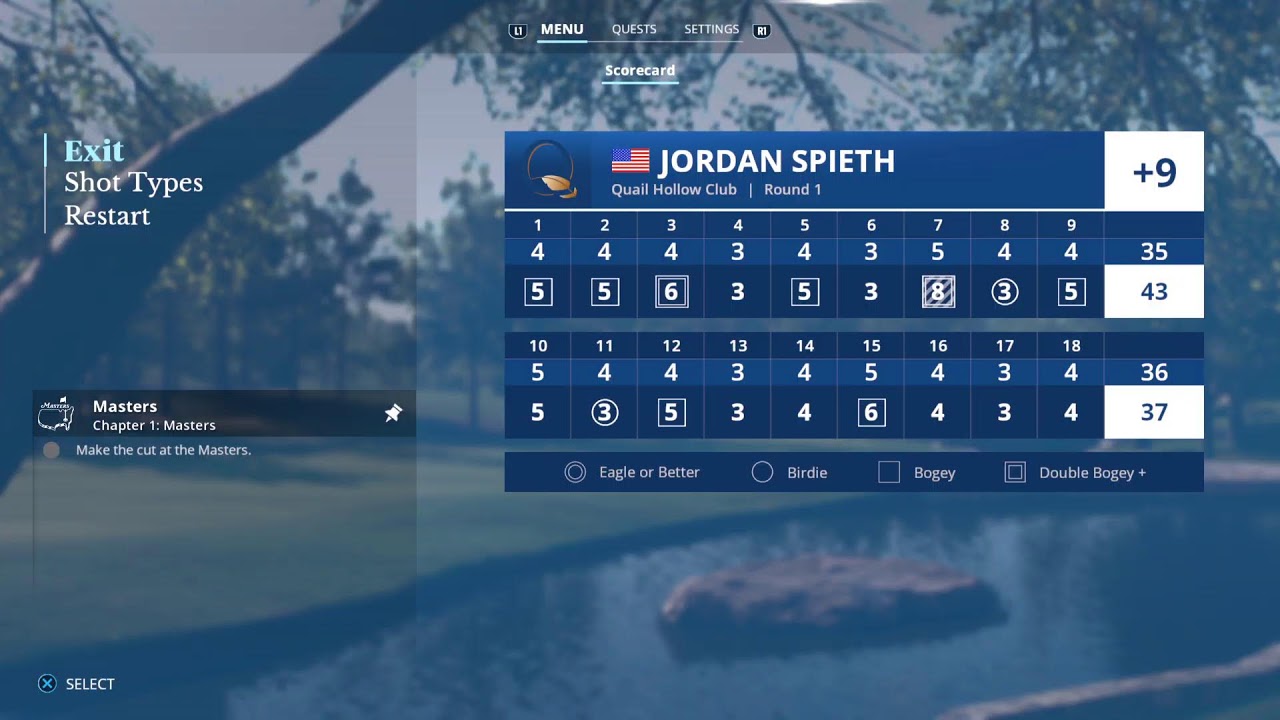1280x720 pixels.
Task: Toggle the pin on the Masters quest
Action: tap(393, 414)
